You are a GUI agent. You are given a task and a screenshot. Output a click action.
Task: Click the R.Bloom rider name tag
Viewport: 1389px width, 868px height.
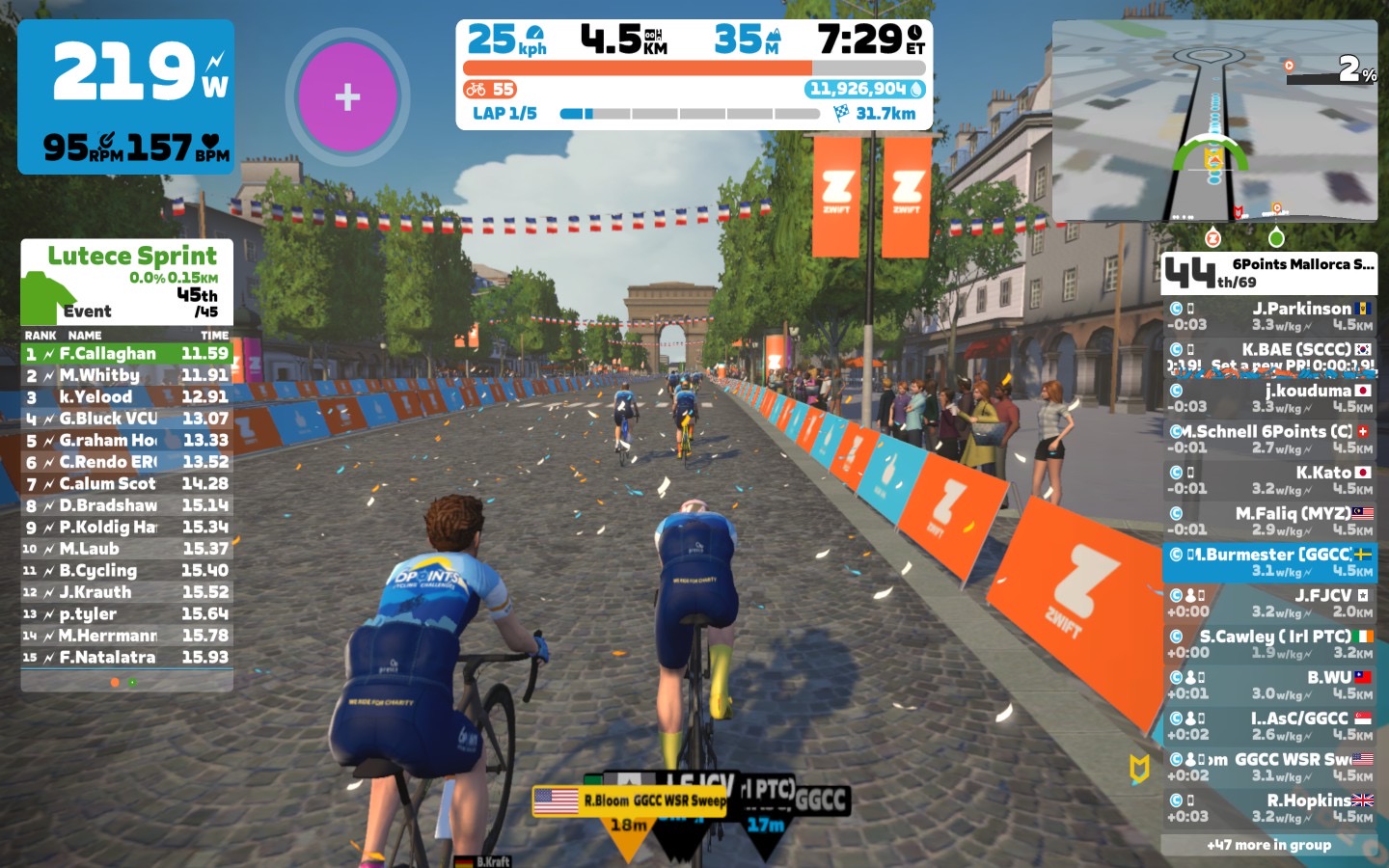[629, 800]
